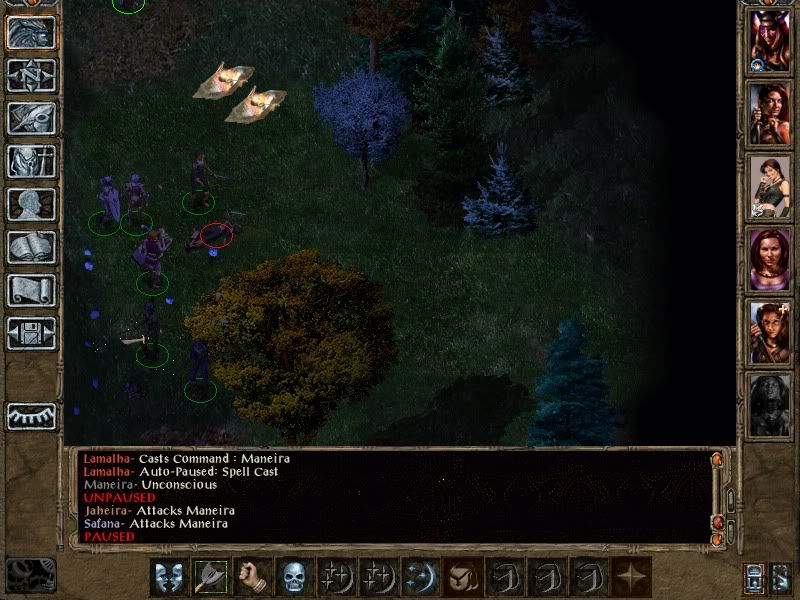Image resolution: width=800 pixels, height=600 pixels.
Task: Click the four-pointed star action button
Action: (x=631, y=577)
